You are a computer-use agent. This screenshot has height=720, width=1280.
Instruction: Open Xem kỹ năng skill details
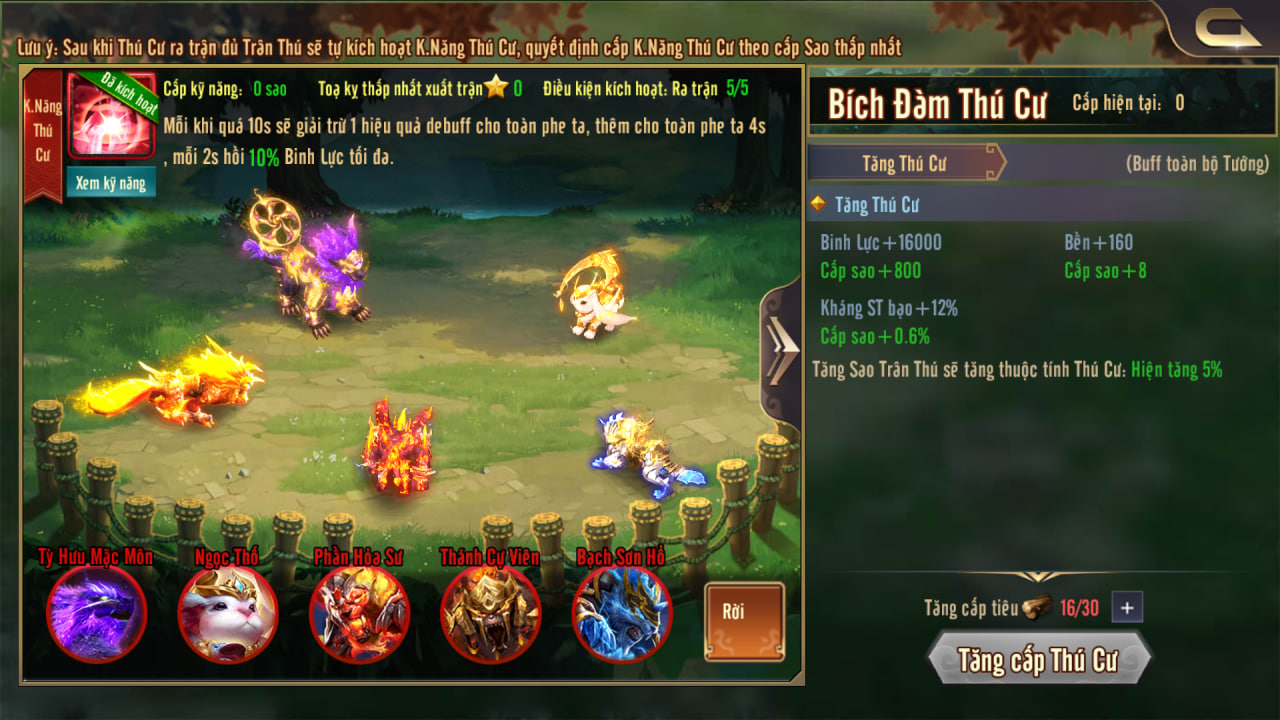(111, 182)
